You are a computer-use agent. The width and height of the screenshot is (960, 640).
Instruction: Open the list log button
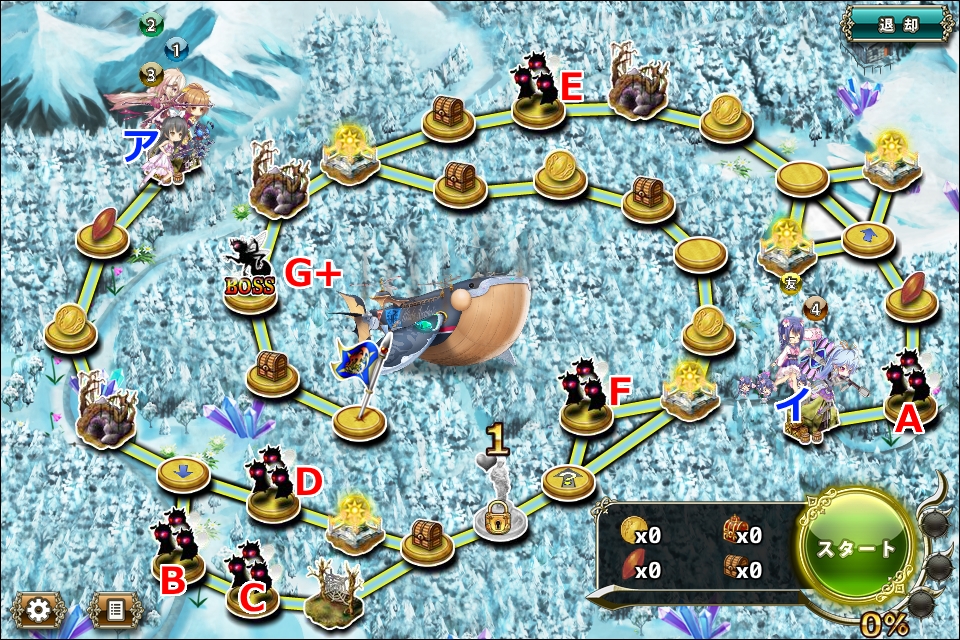click(115, 610)
